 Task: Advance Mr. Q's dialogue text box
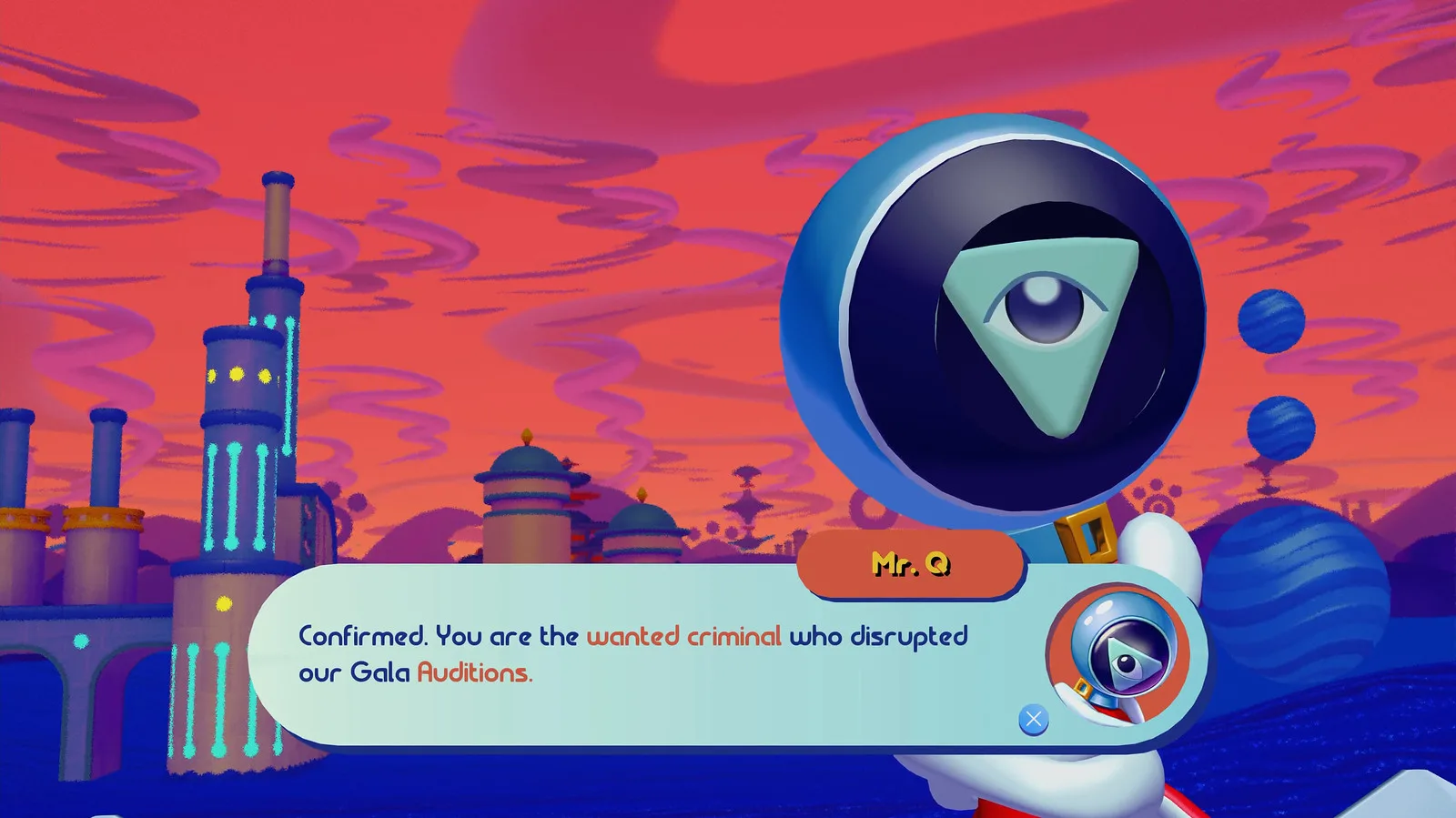coord(1033,720)
